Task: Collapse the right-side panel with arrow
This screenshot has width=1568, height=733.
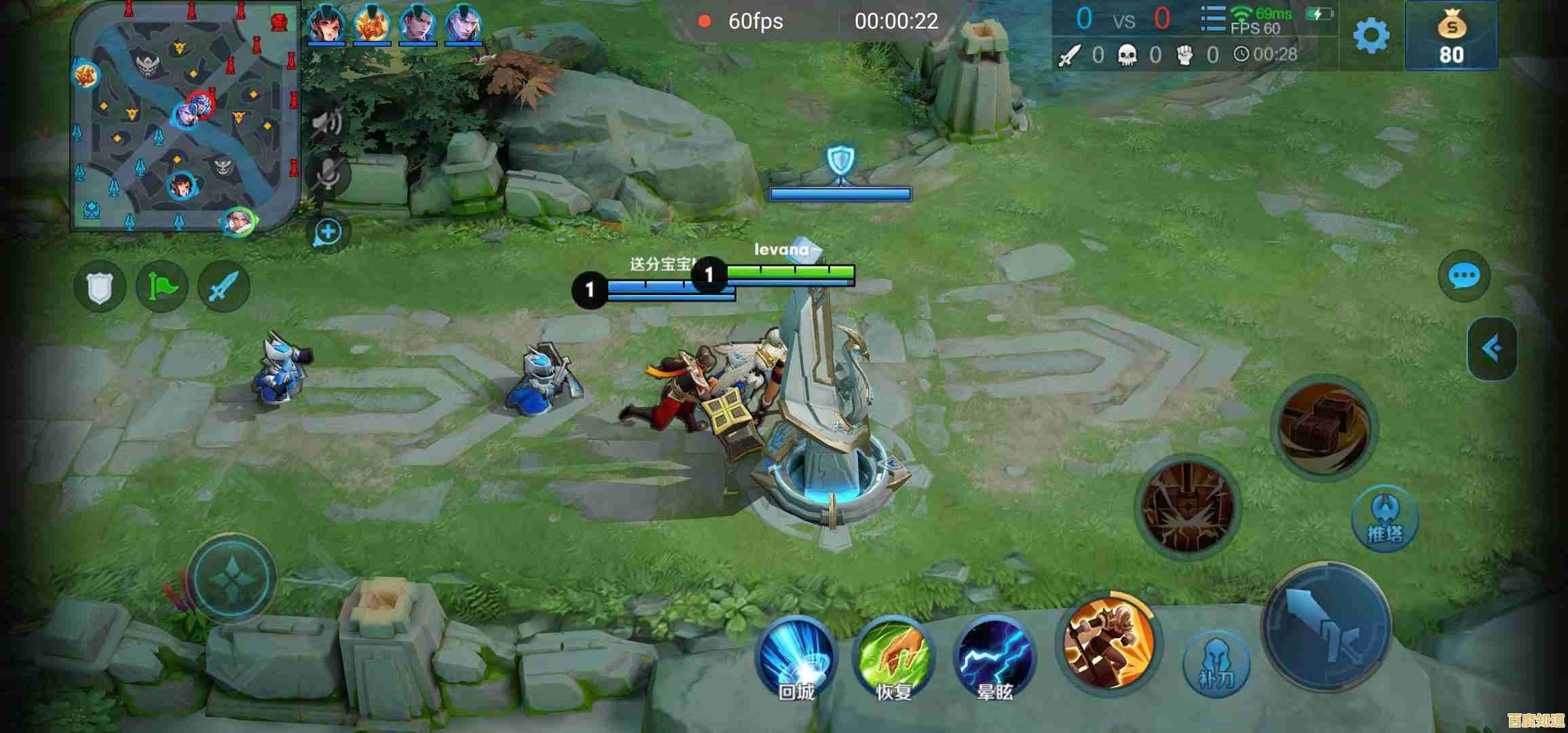Action: tap(1491, 348)
